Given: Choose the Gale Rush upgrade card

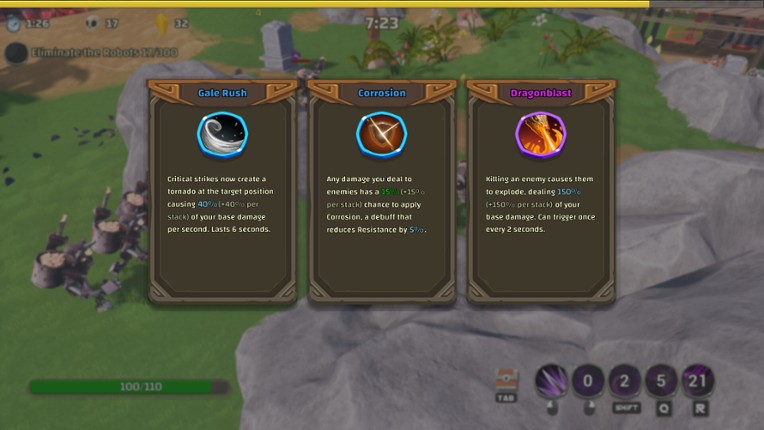Looking at the screenshot, I should point(222,190).
